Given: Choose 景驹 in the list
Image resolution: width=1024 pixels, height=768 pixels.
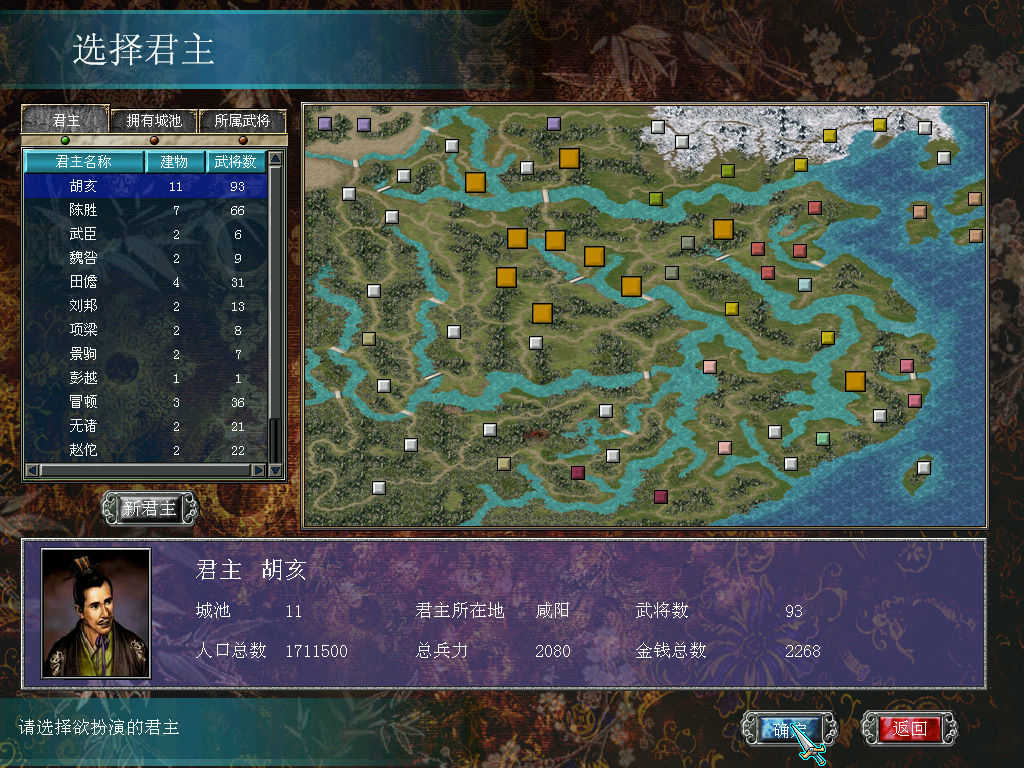Looking at the screenshot, I should (x=84, y=354).
